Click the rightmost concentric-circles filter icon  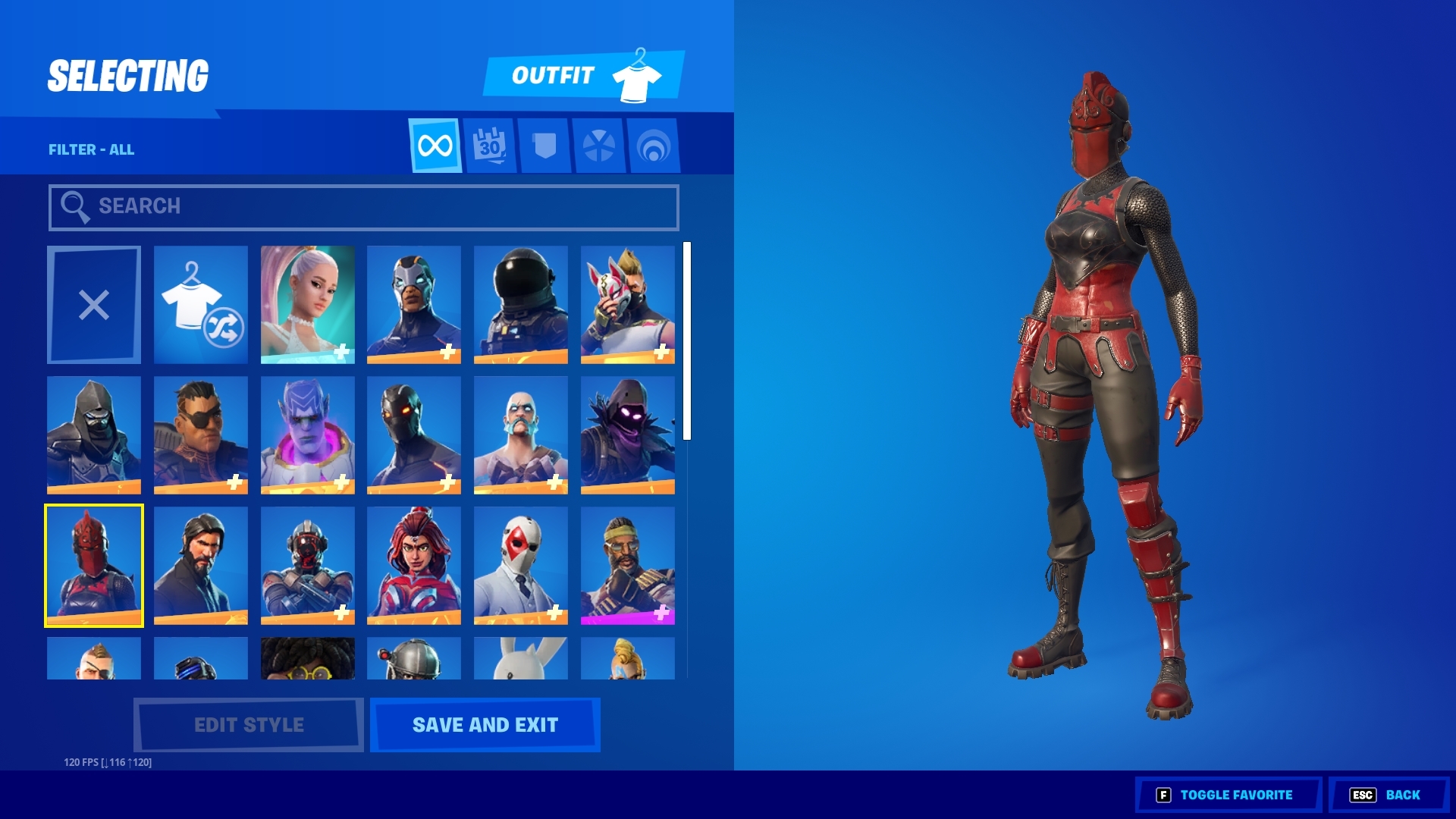point(654,146)
